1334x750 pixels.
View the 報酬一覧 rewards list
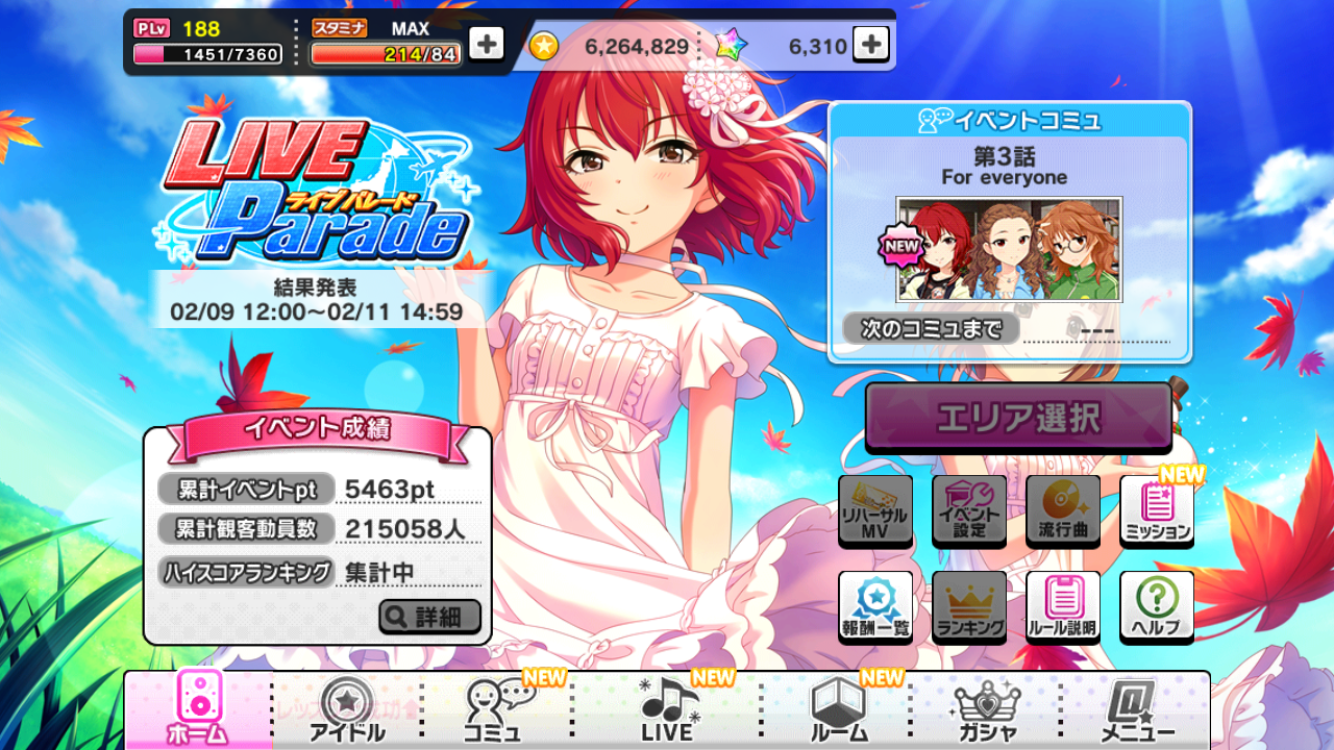point(875,607)
